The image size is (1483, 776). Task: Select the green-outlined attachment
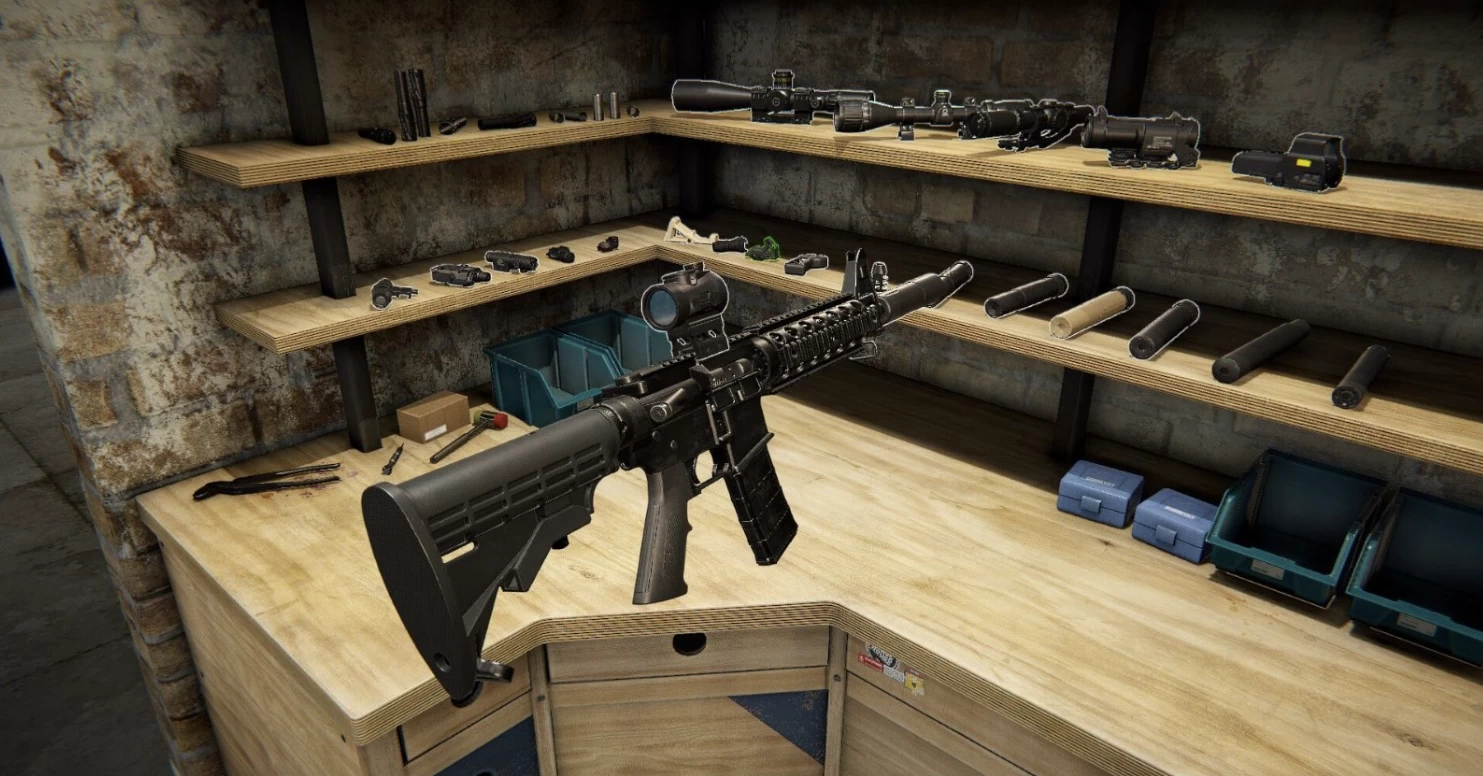[764, 248]
